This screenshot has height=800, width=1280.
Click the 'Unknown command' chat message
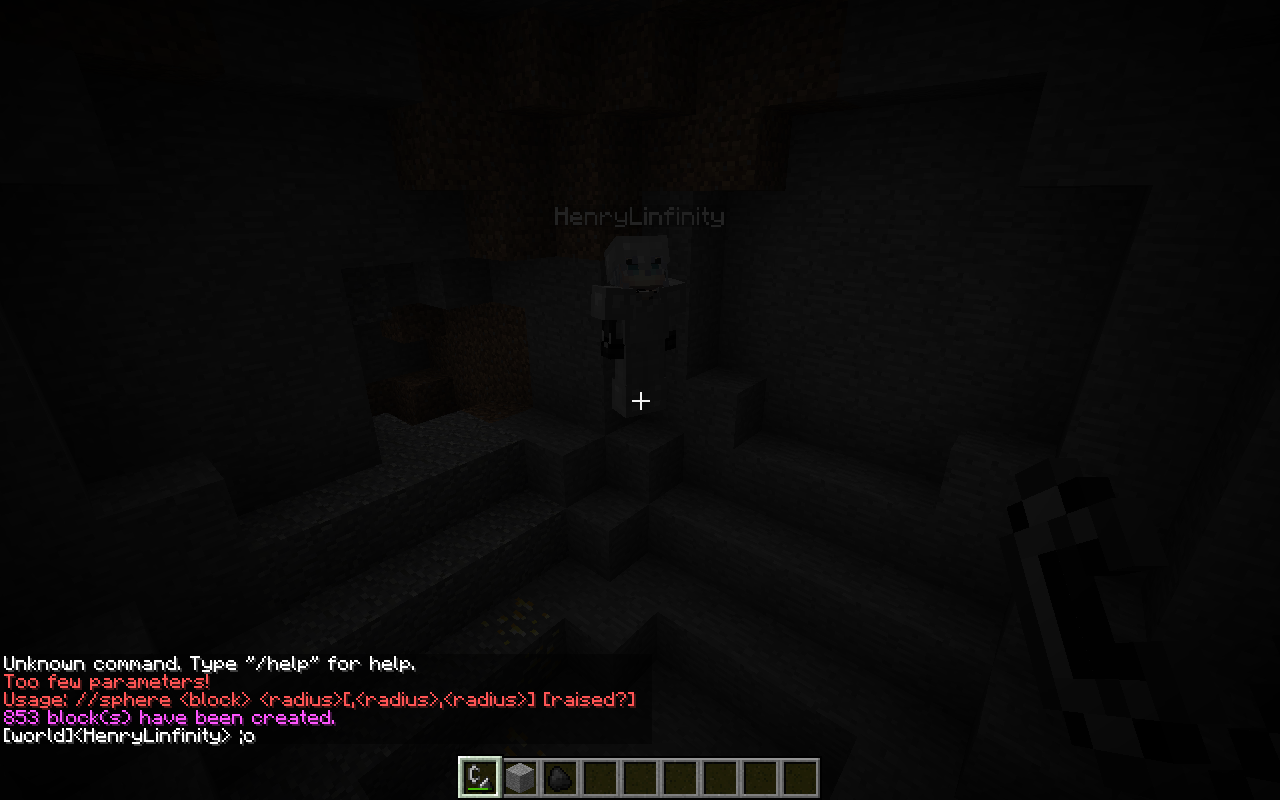(x=210, y=663)
